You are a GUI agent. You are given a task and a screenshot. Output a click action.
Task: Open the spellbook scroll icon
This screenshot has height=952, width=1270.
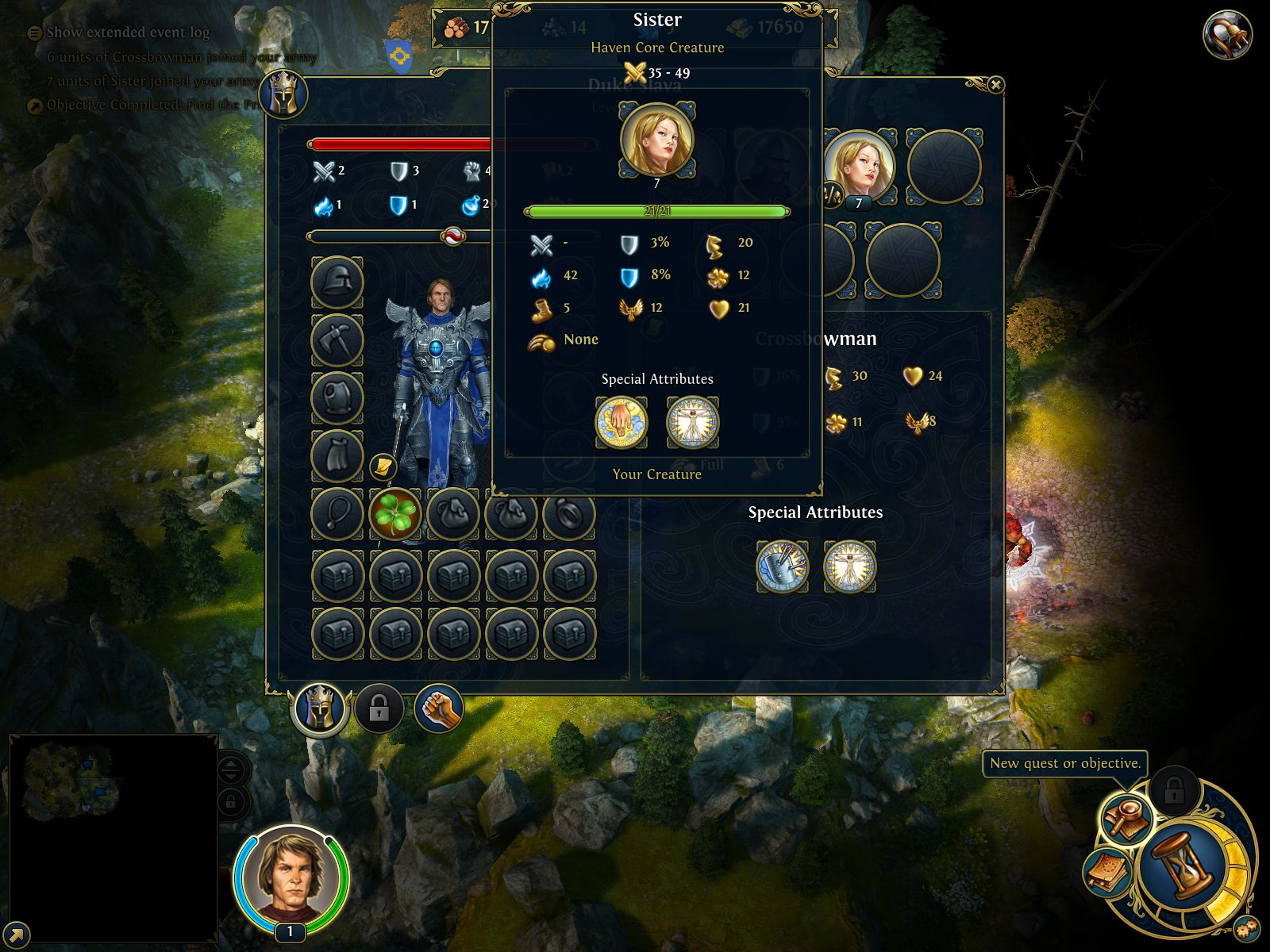pyautogui.click(x=1106, y=872)
